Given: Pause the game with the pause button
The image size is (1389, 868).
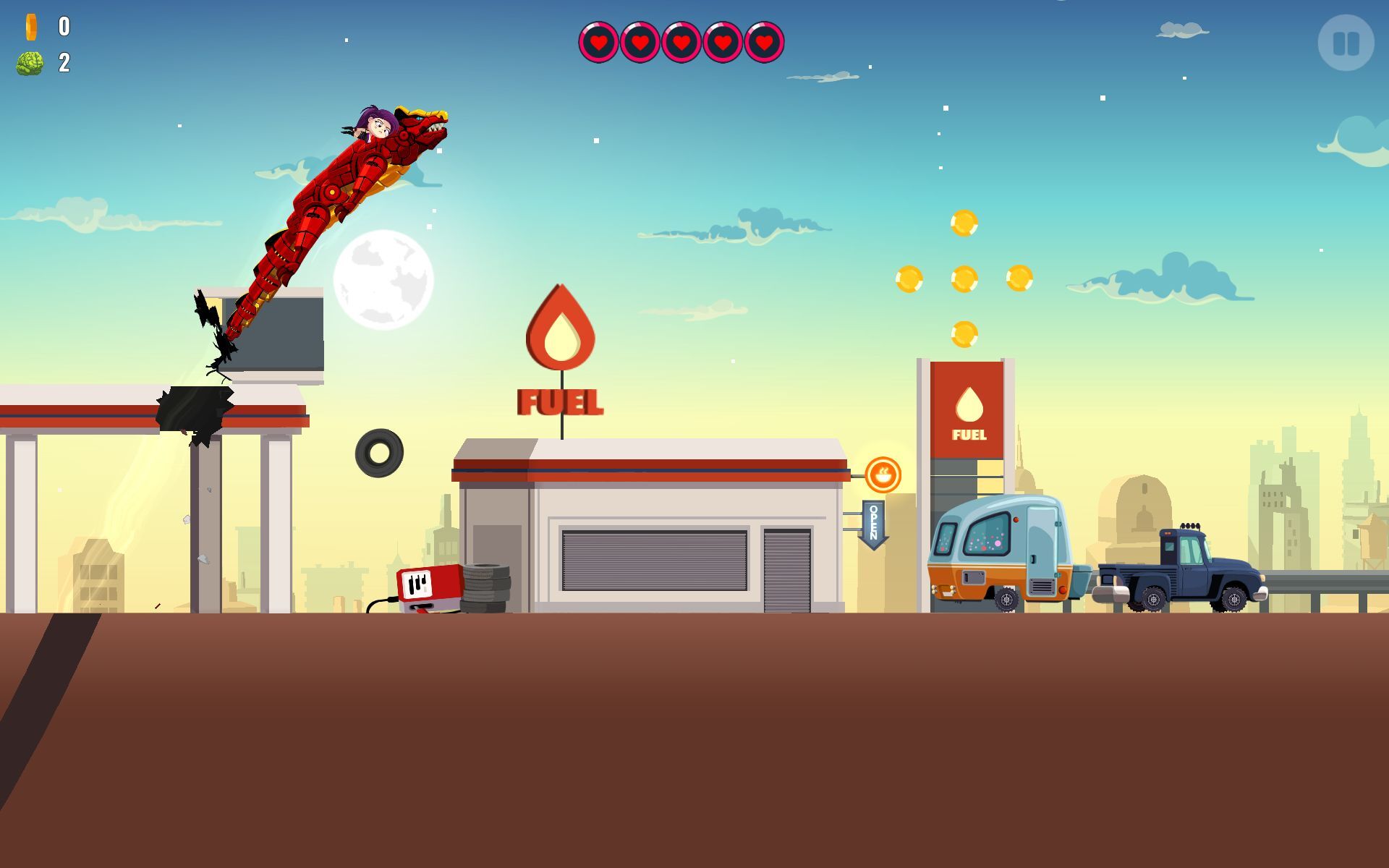Looking at the screenshot, I should (1346, 43).
